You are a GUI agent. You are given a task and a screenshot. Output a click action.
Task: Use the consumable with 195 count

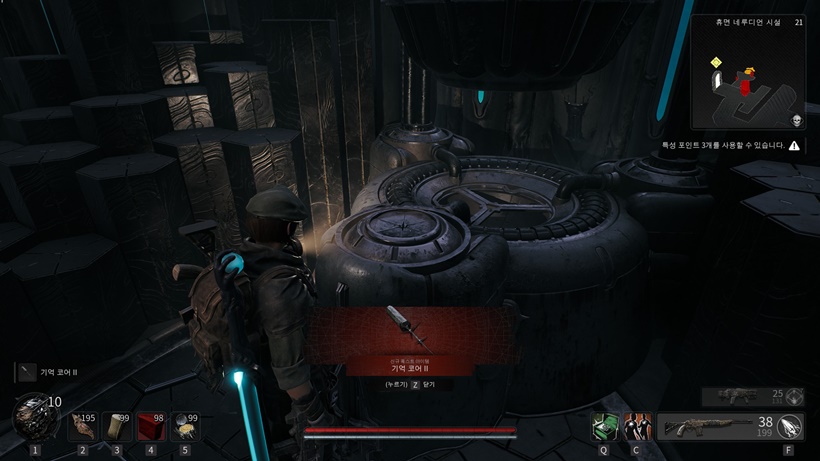(x=83, y=426)
